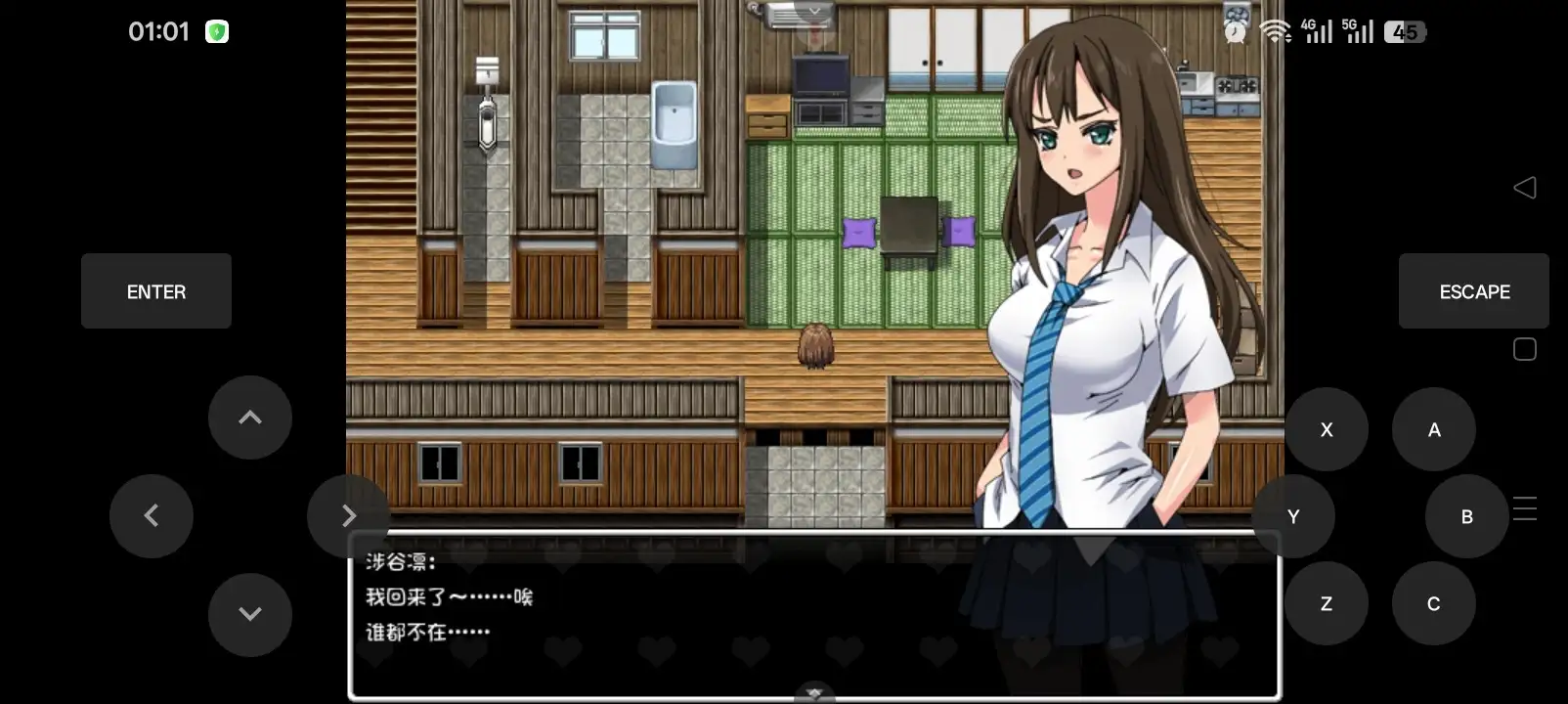The image size is (1568, 704).
Task: Tap the ESCAPE button
Action: [x=1473, y=291]
